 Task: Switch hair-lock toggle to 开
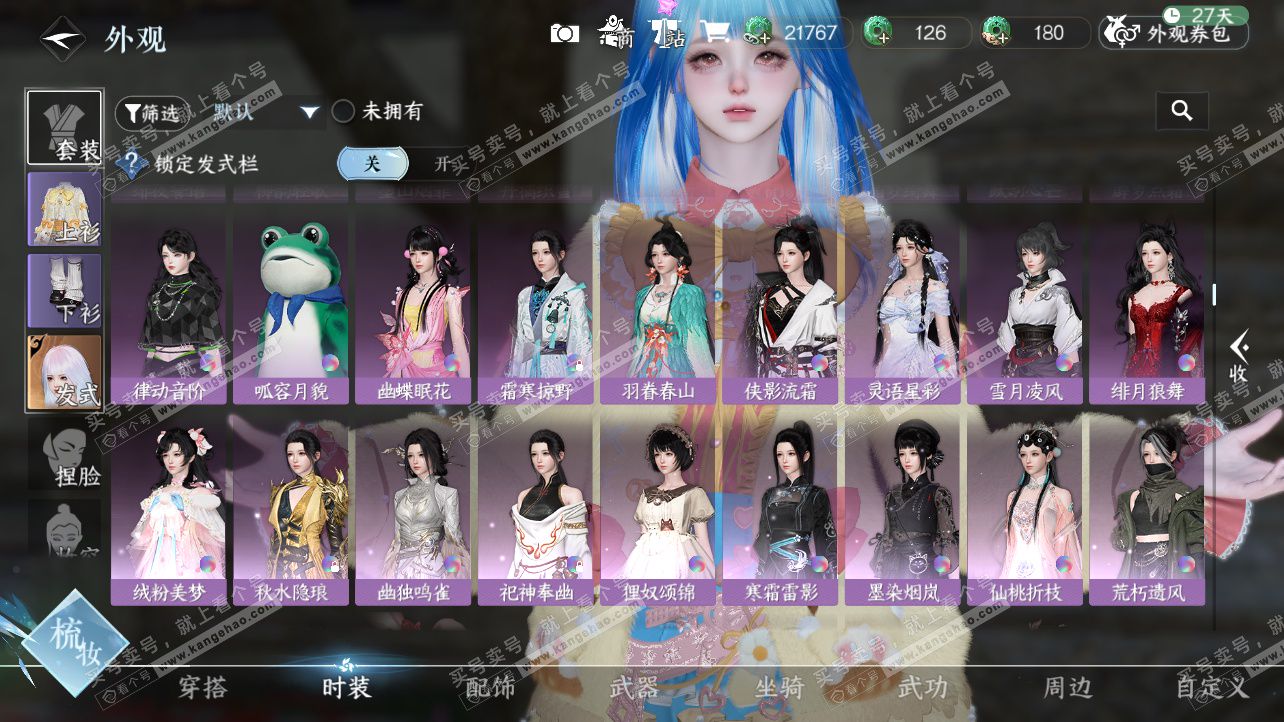point(442,164)
